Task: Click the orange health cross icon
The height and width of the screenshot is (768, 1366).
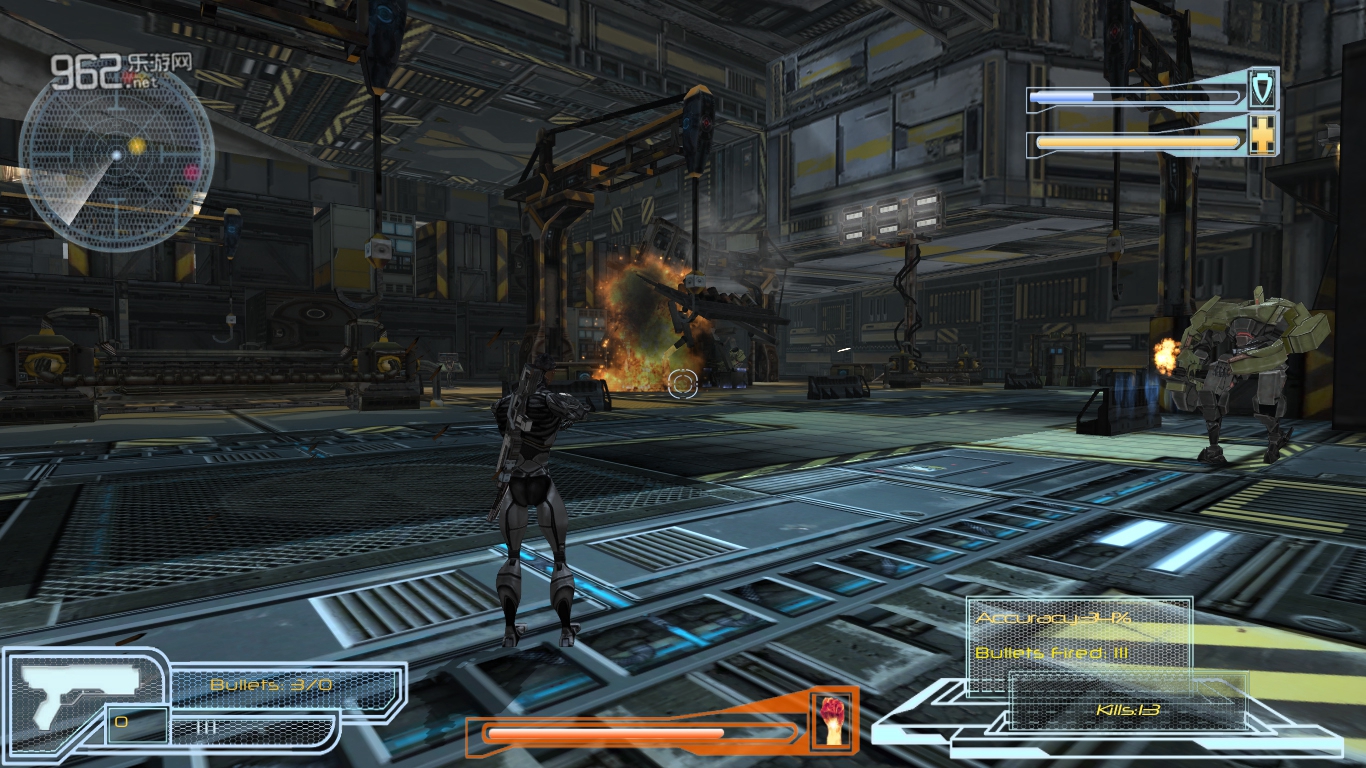Action: point(1263,136)
